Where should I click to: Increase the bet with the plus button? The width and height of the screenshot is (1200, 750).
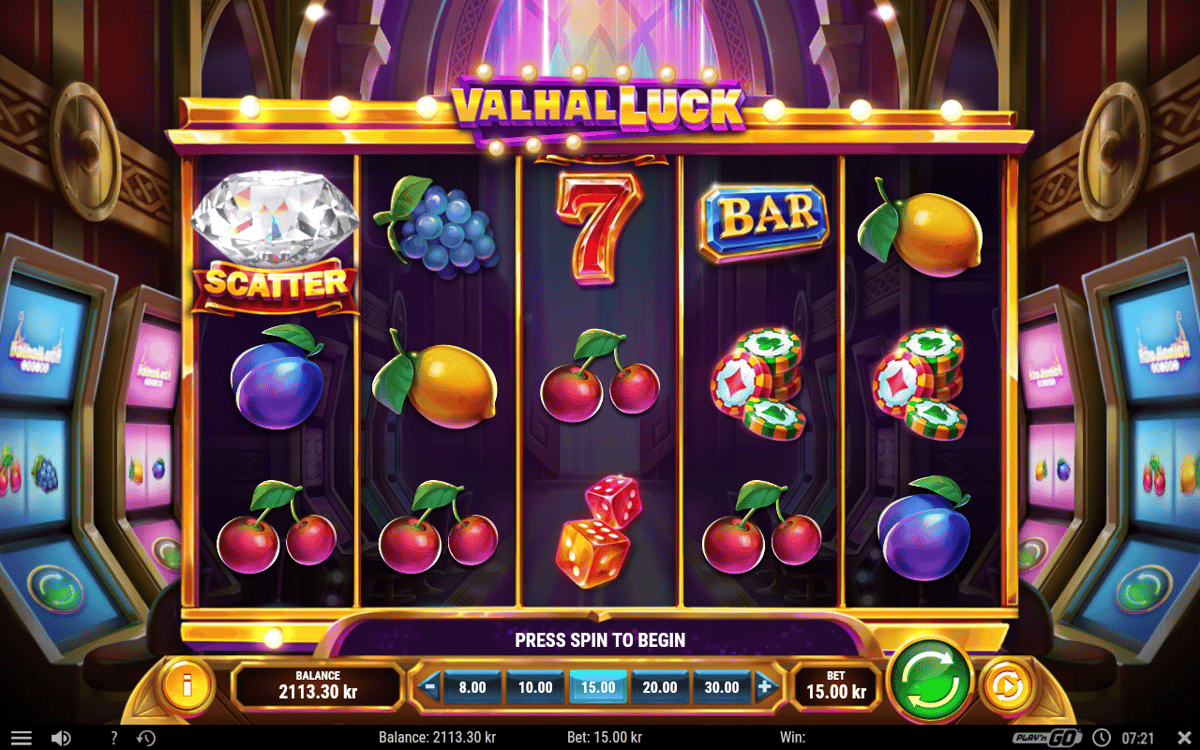[x=765, y=687]
